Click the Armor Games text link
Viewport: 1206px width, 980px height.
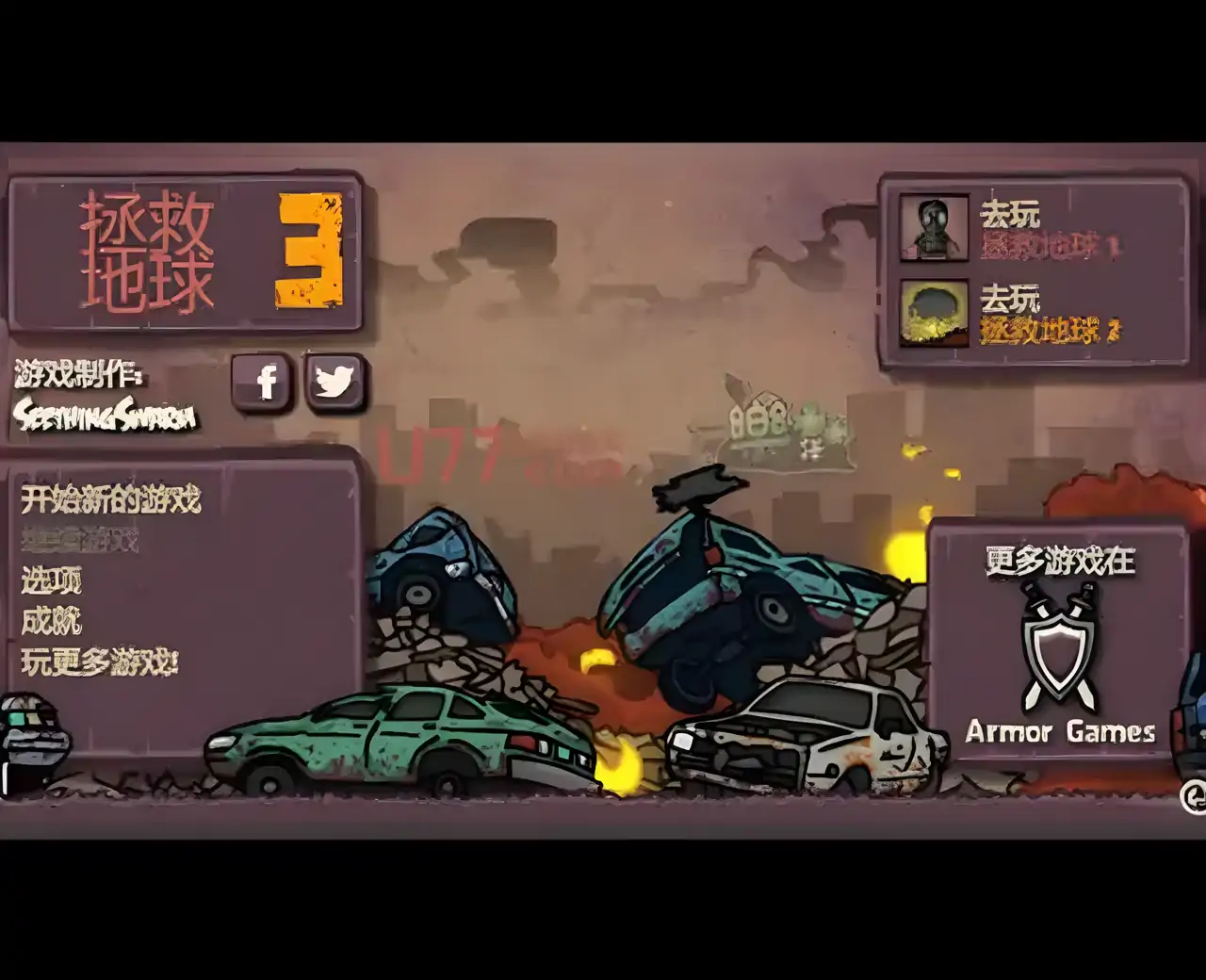tap(1059, 732)
